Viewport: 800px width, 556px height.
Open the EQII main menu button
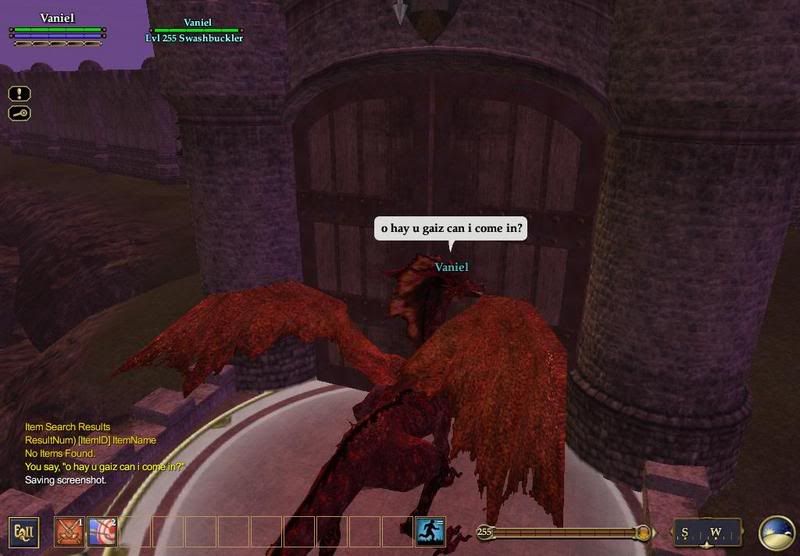24,532
